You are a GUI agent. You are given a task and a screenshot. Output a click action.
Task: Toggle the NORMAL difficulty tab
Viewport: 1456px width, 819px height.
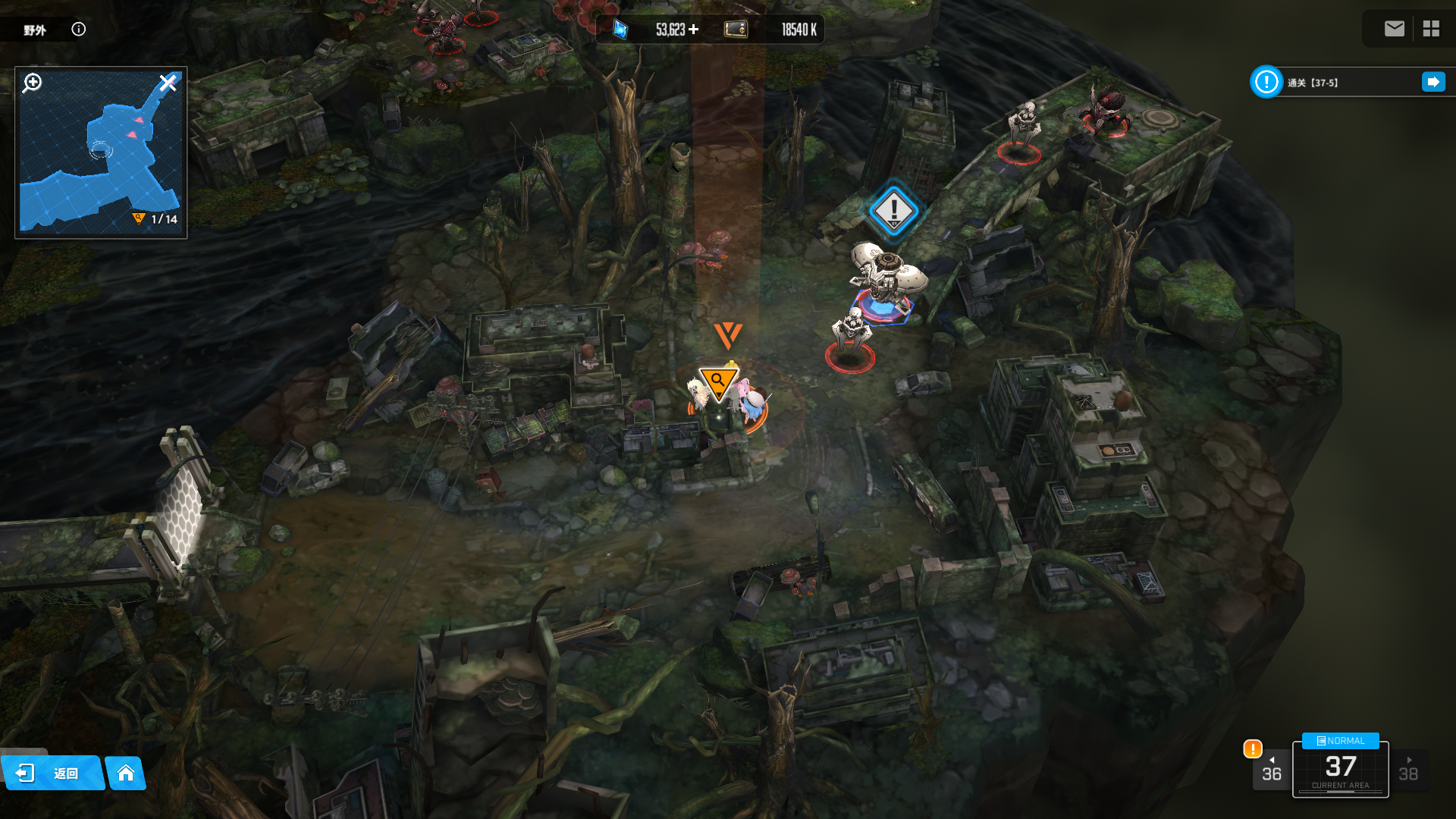tap(1340, 741)
